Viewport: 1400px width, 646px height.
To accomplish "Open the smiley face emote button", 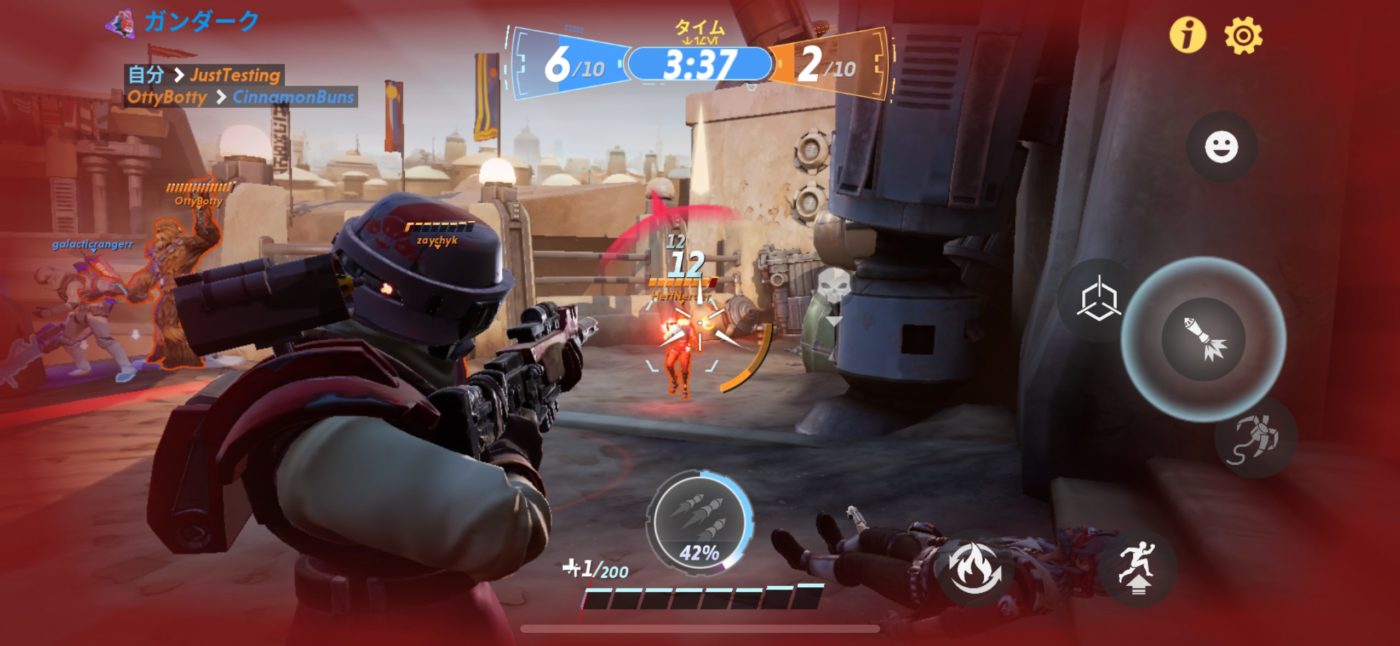I will [1221, 147].
